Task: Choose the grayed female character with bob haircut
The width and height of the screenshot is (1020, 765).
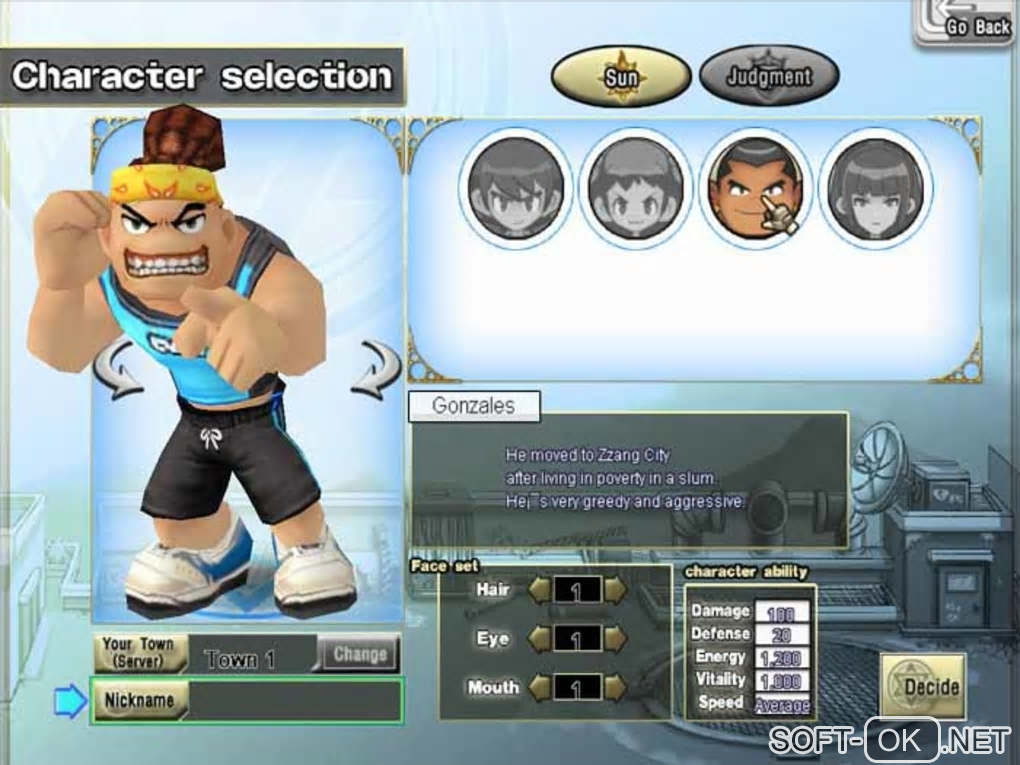Action: tap(875, 188)
